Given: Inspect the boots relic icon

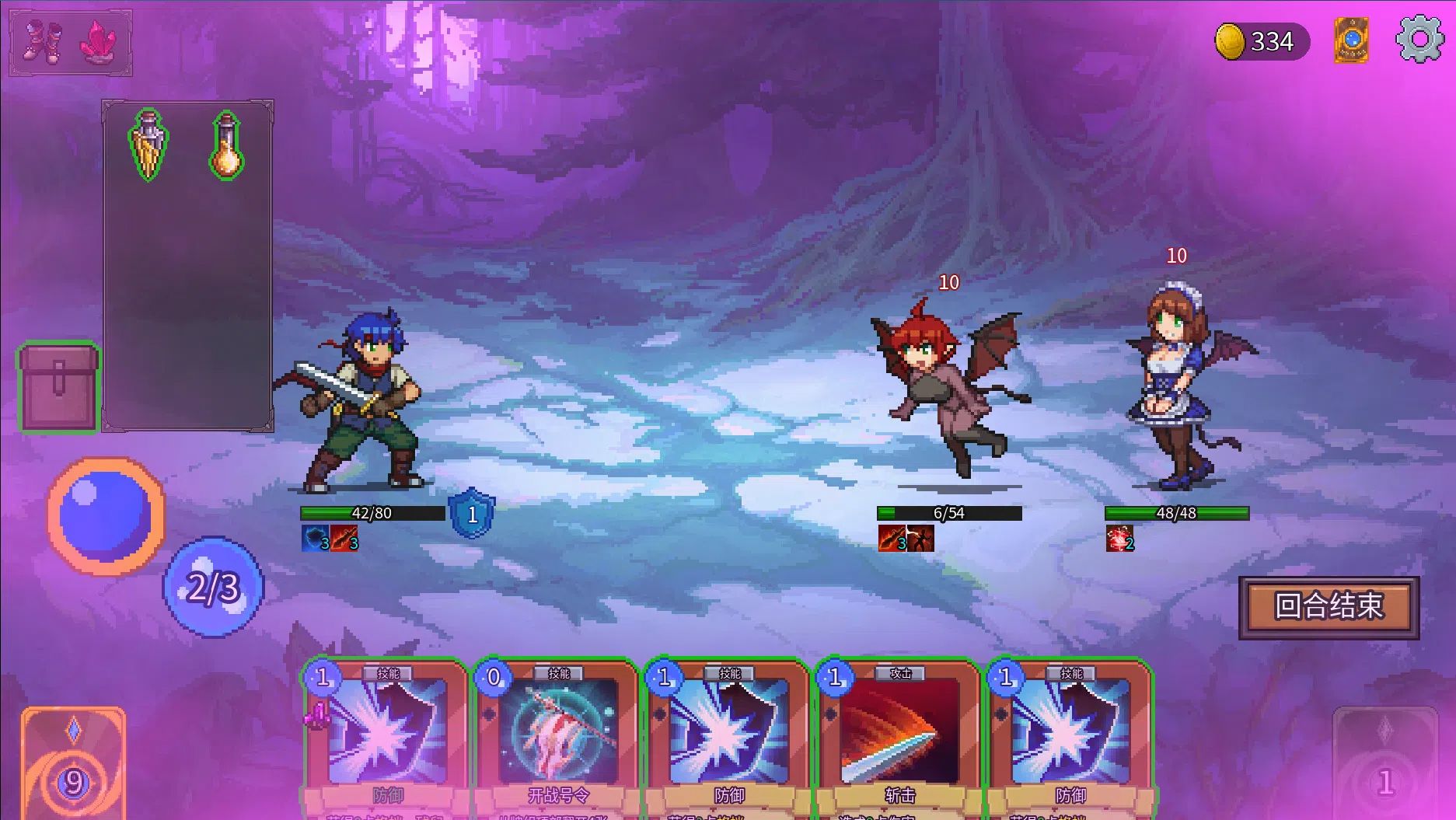Looking at the screenshot, I should (40, 41).
